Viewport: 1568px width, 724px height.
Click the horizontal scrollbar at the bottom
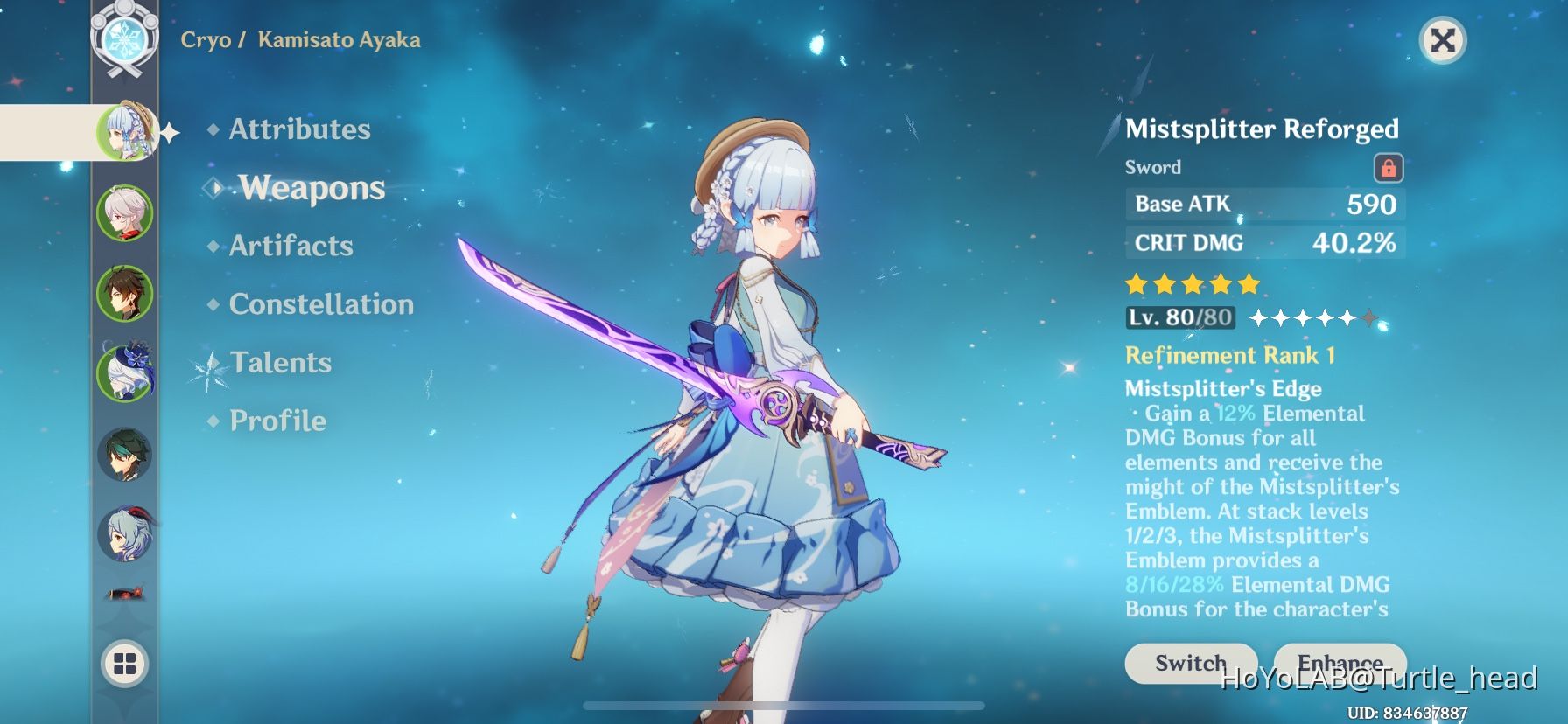point(784,705)
